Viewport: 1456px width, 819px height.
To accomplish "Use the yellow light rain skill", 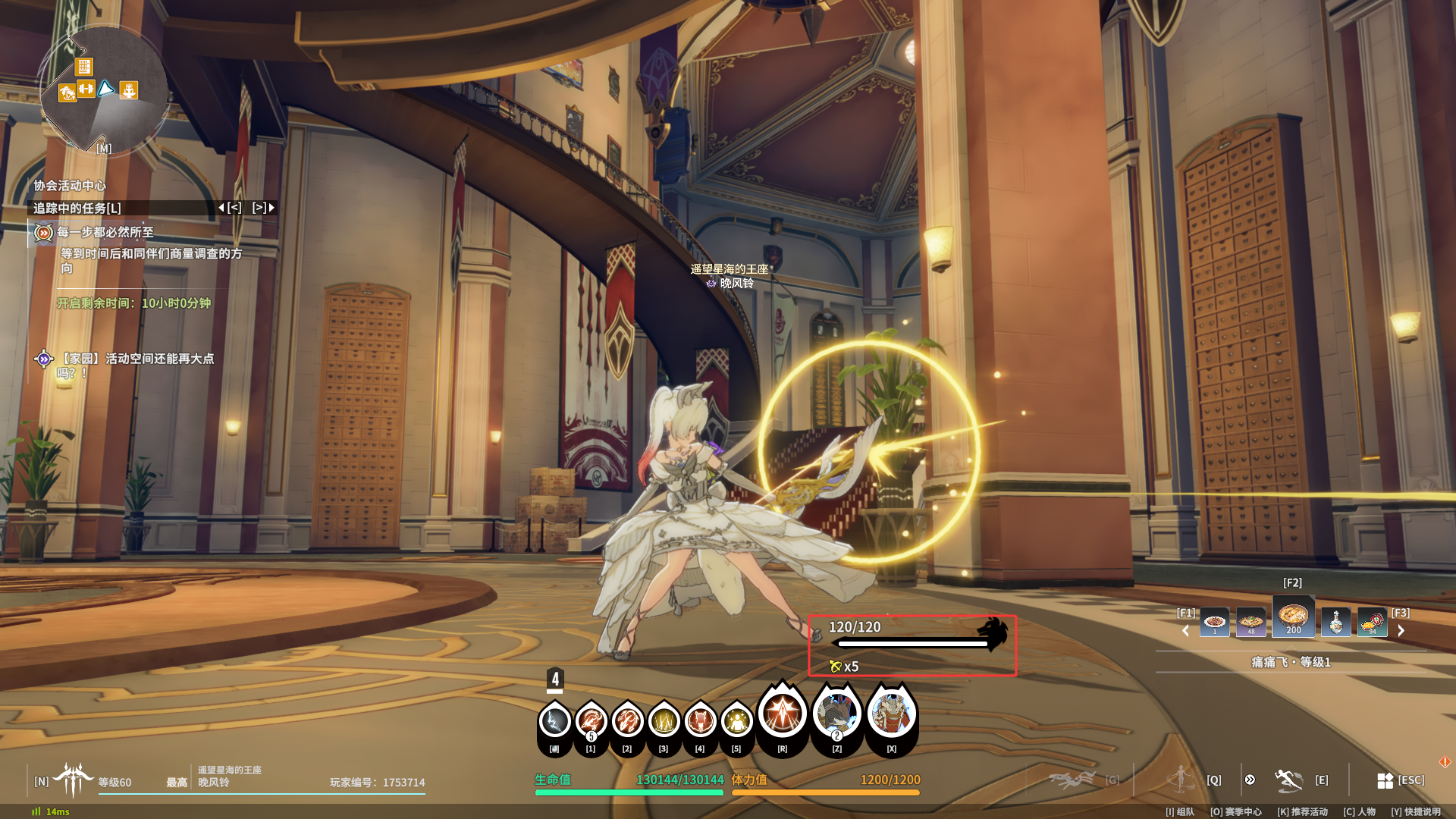I will (664, 720).
